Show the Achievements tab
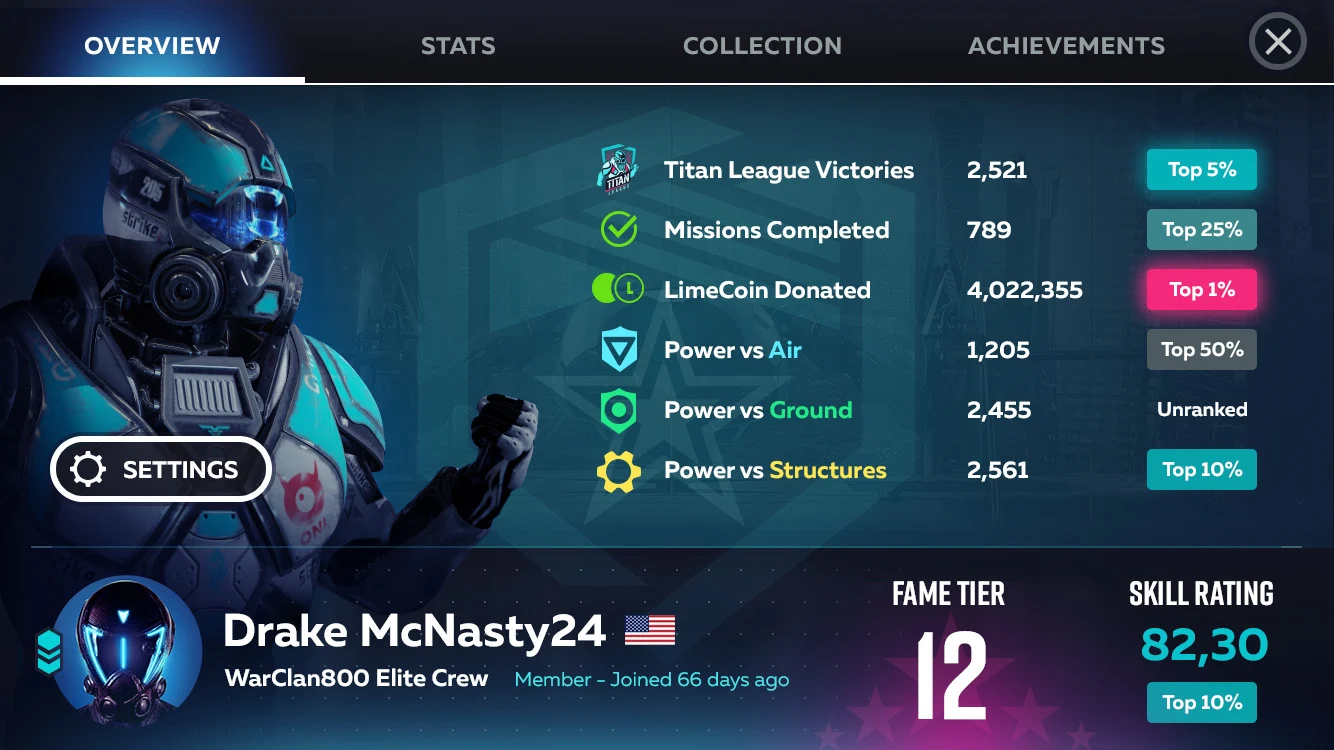 (x=1066, y=46)
